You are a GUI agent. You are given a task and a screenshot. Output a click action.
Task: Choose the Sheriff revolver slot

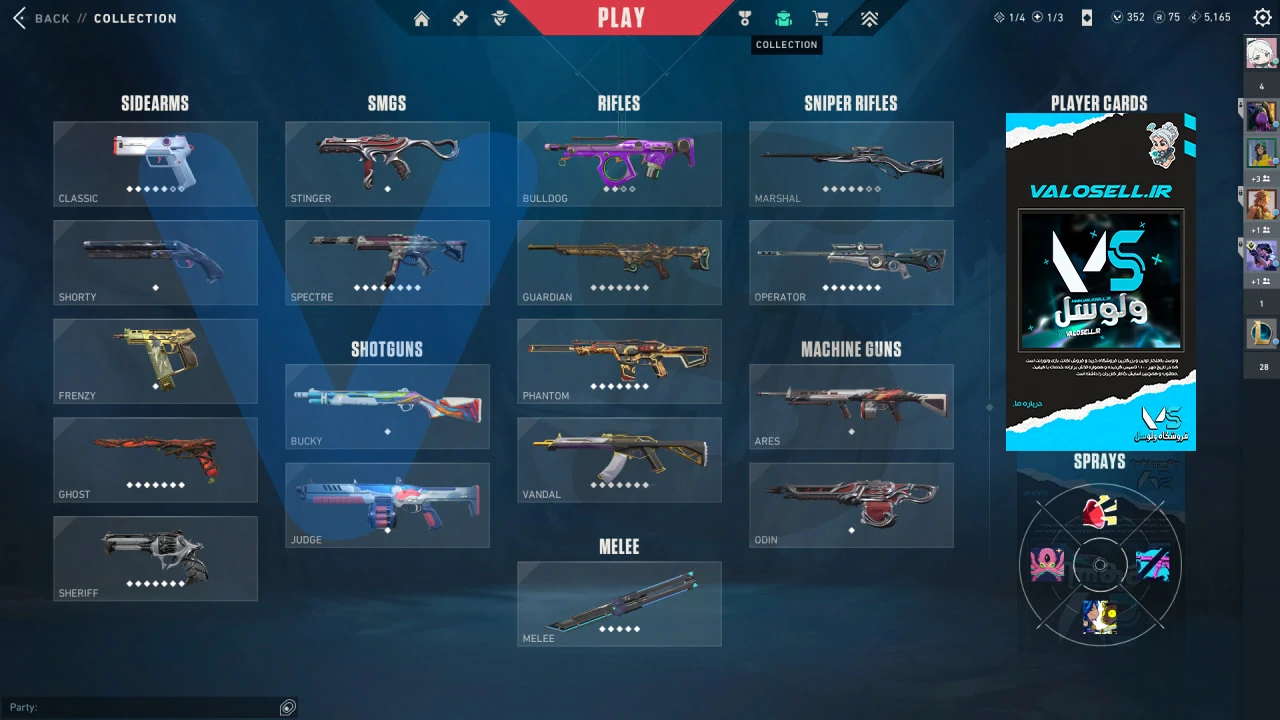(x=155, y=558)
